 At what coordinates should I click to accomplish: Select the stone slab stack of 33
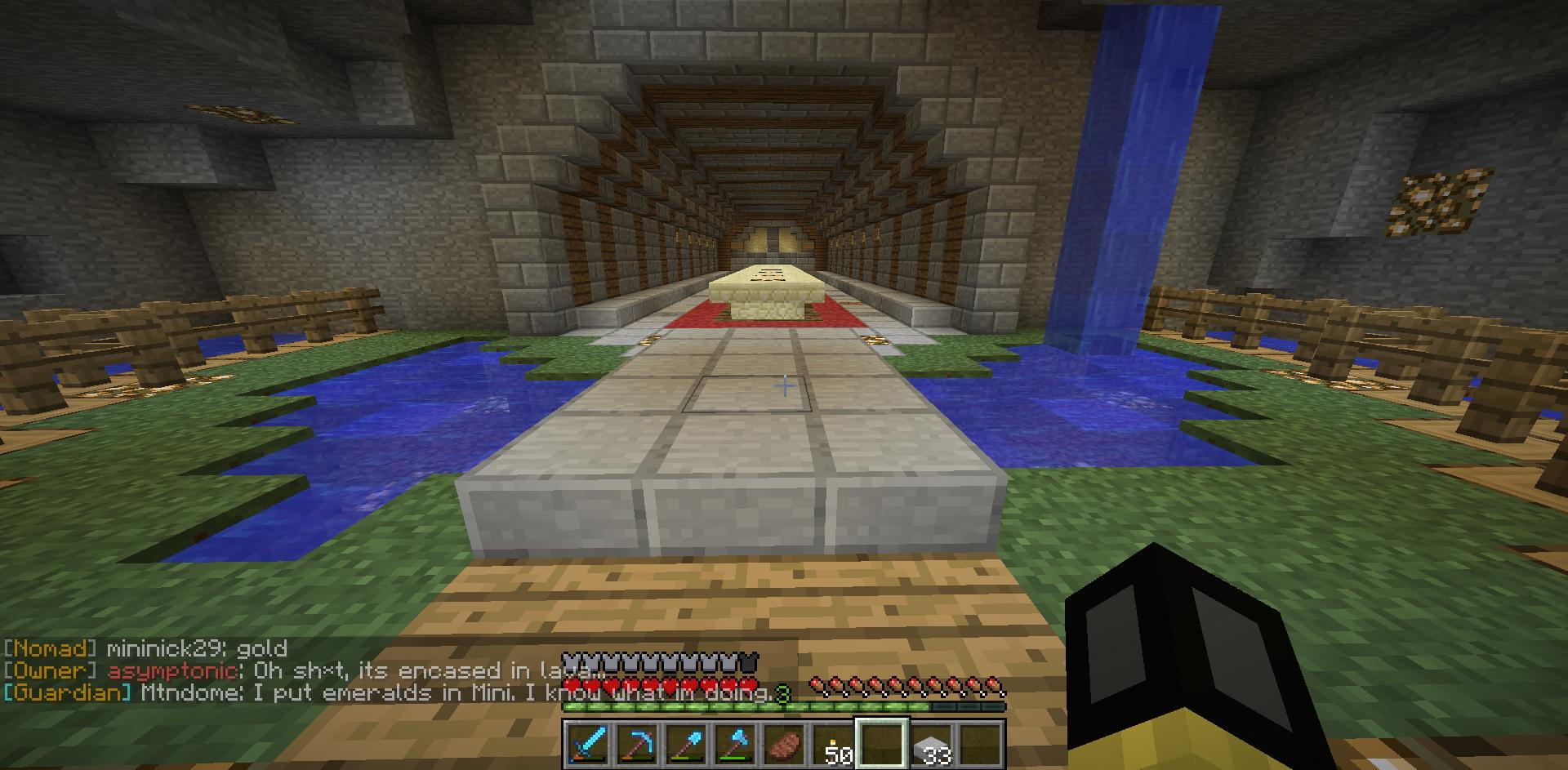coord(930,744)
